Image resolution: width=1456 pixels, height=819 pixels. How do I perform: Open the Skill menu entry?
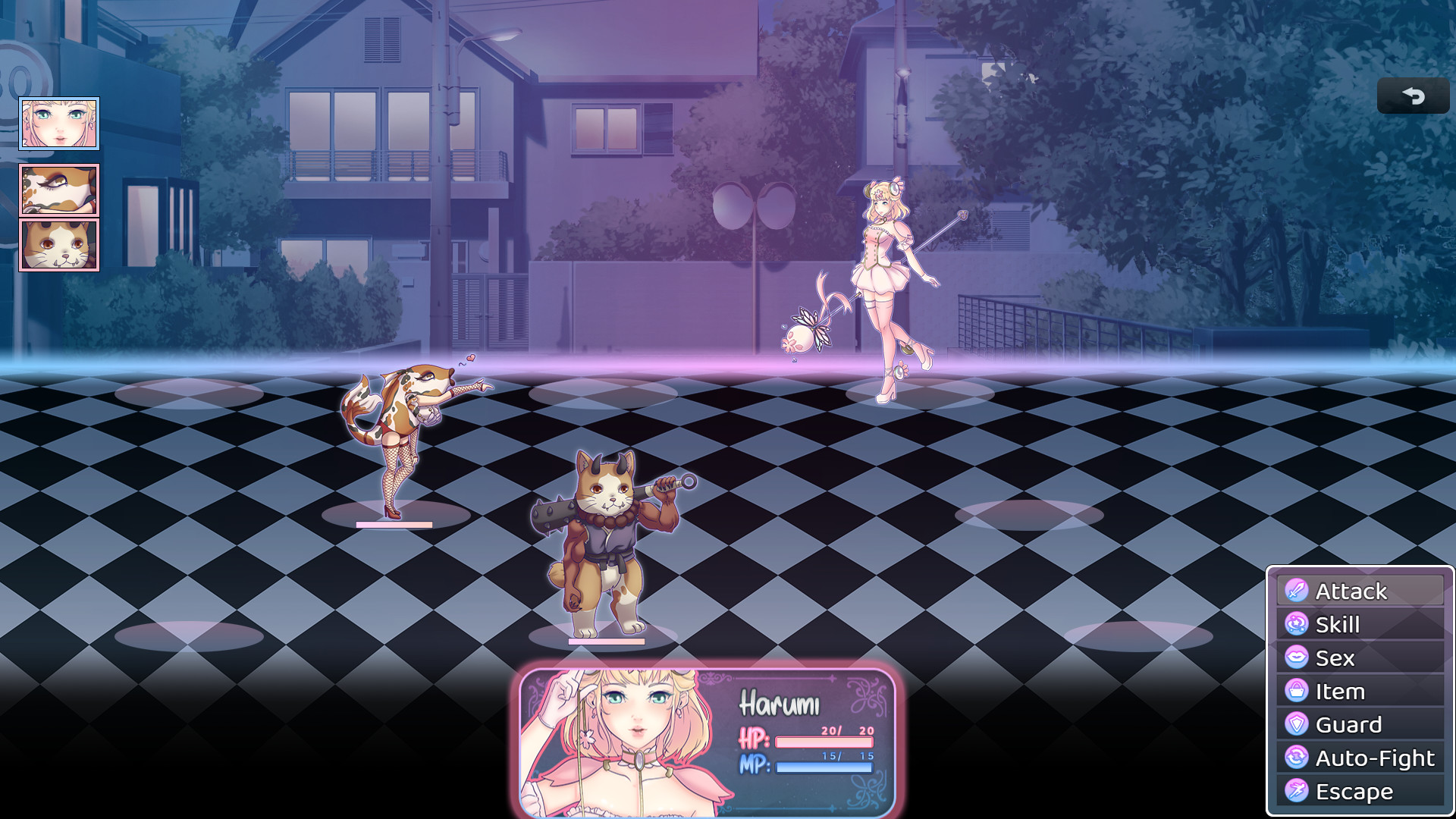pos(1338,623)
